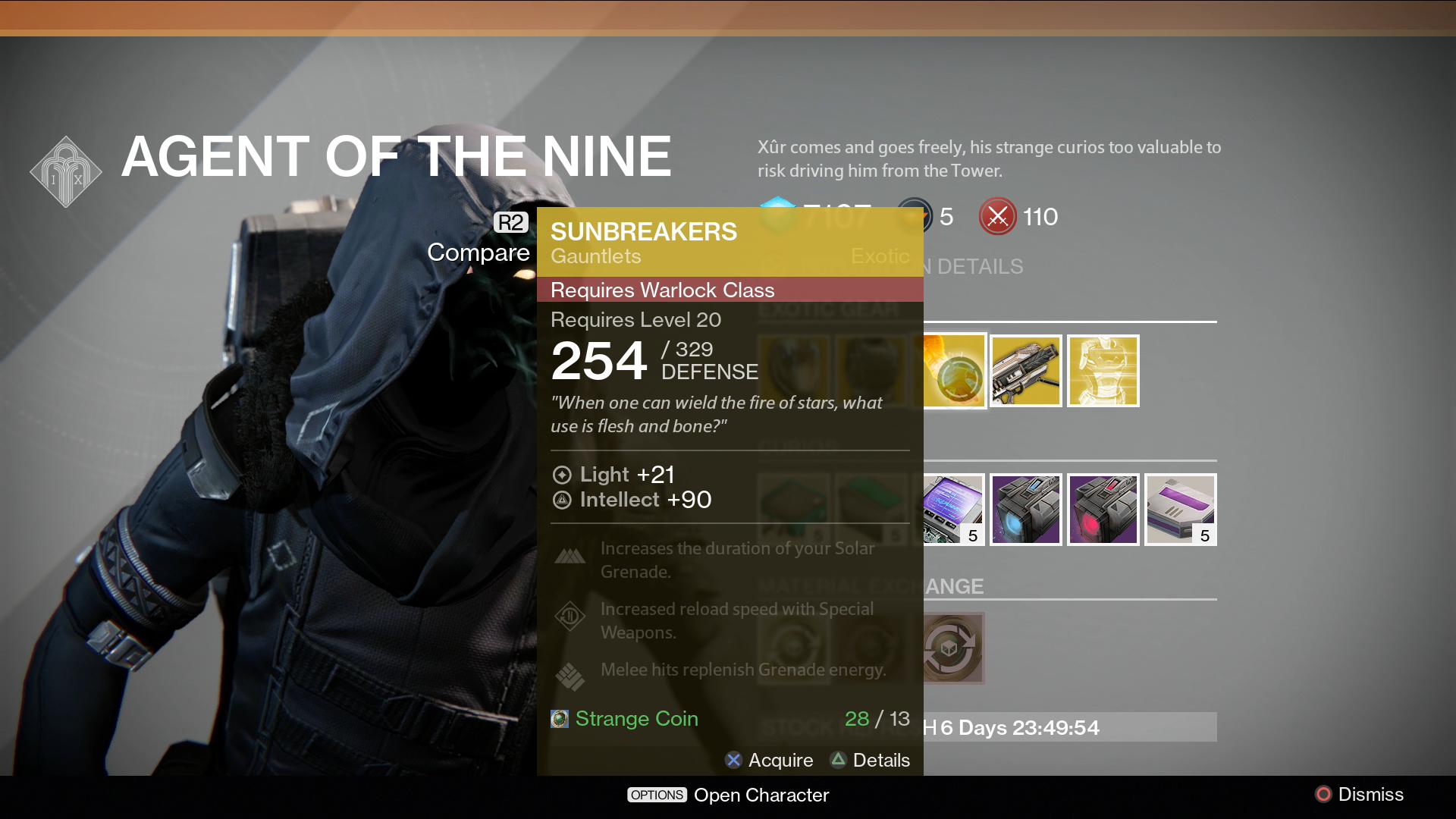Open Details for the Sunbreakers gauntlets

[x=871, y=761]
